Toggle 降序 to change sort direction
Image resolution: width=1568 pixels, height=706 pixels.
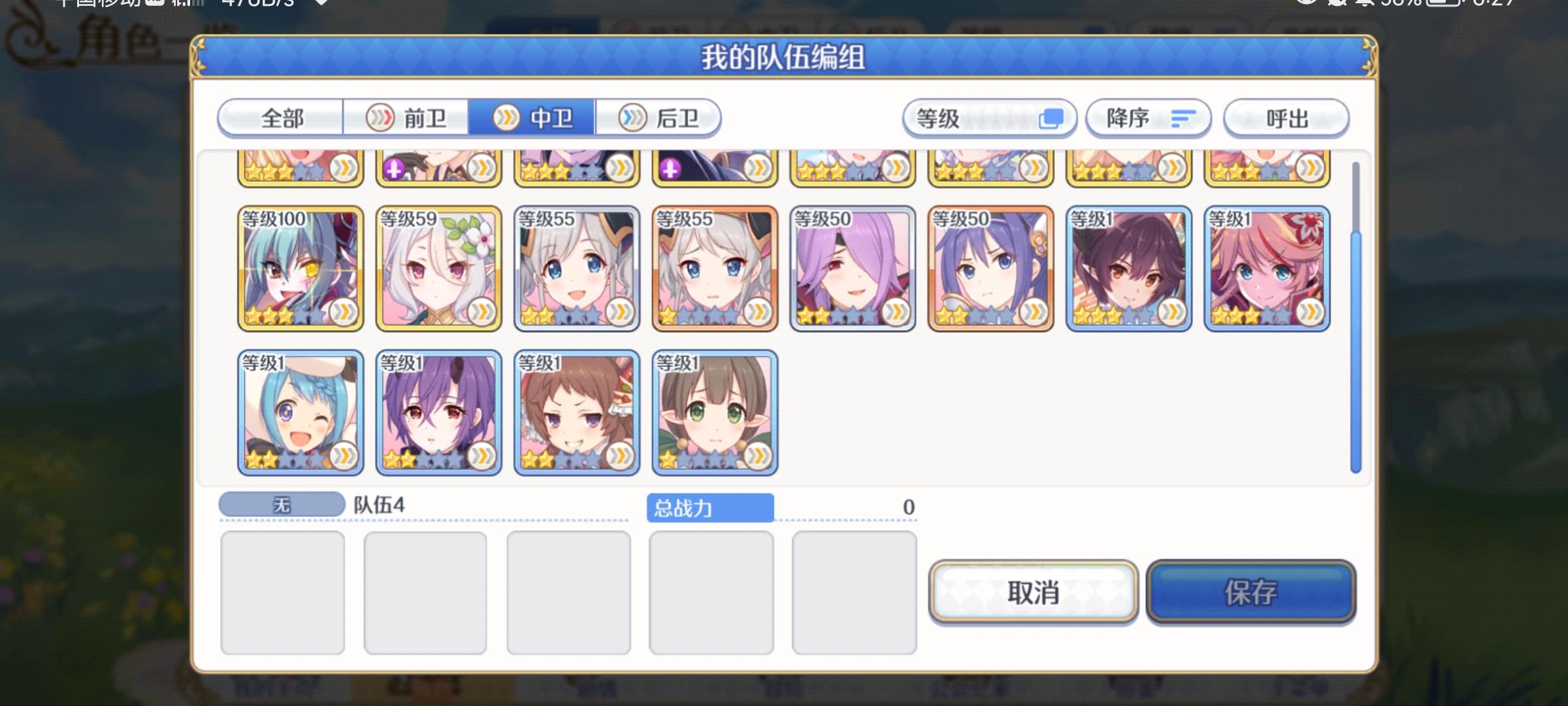(x=1147, y=118)
